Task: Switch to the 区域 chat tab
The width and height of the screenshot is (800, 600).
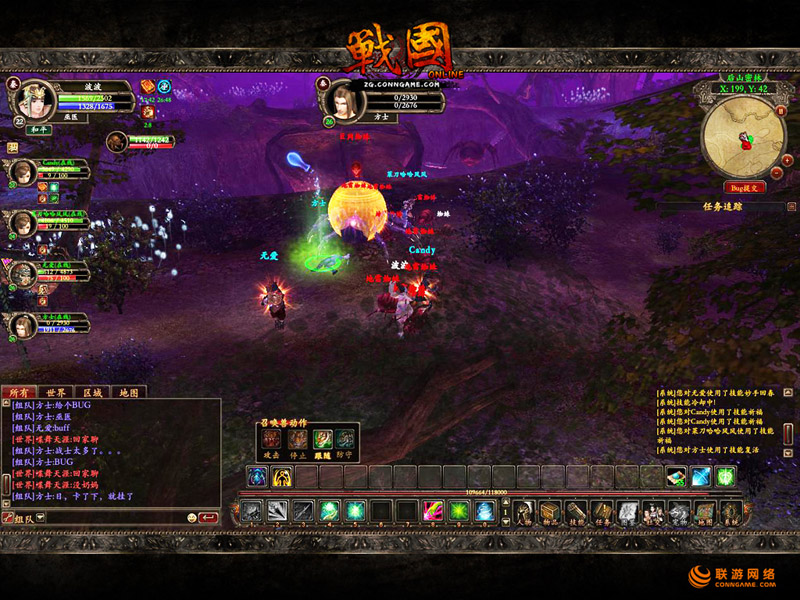Action: click(92, 392)
